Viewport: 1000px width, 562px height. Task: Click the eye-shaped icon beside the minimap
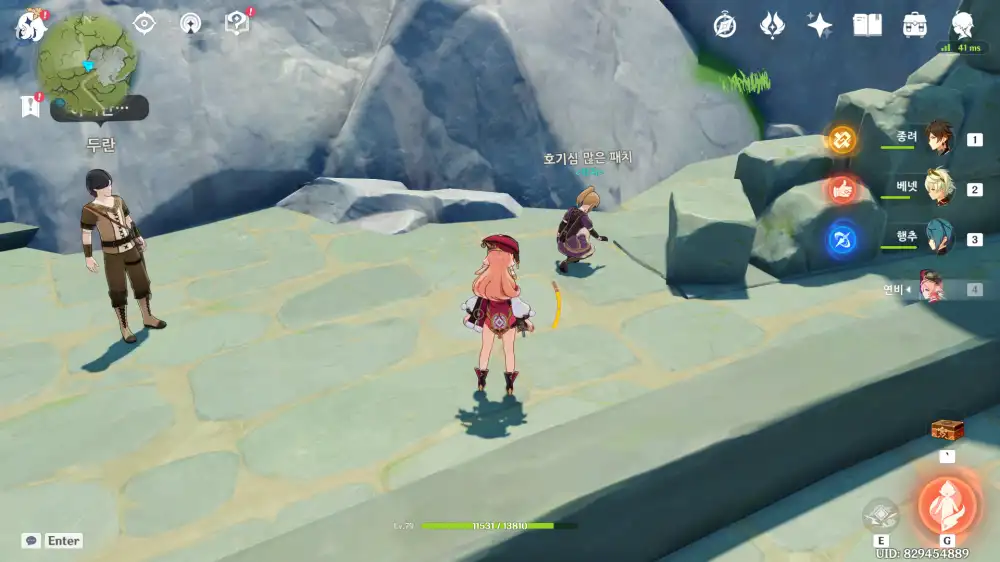pyautogui.click(x=145, y=23)
